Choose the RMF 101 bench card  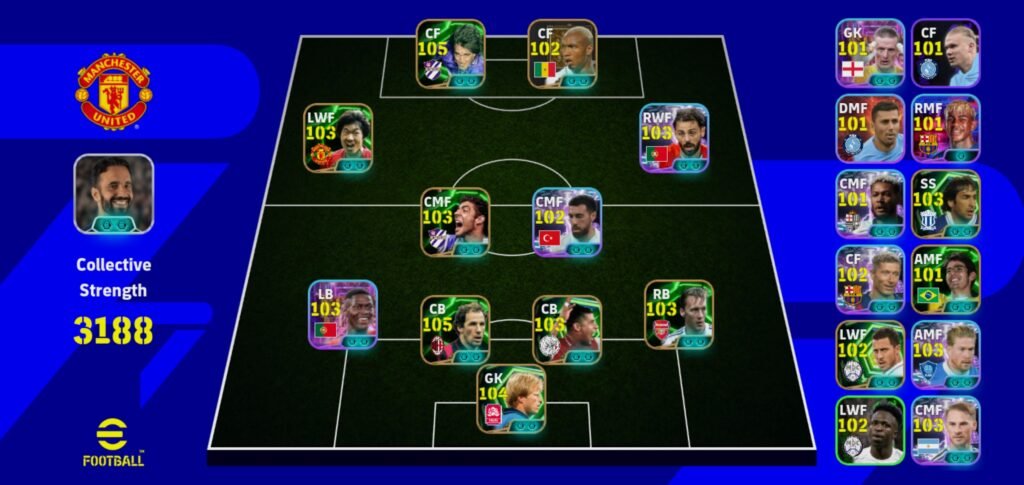click(946, 129)
